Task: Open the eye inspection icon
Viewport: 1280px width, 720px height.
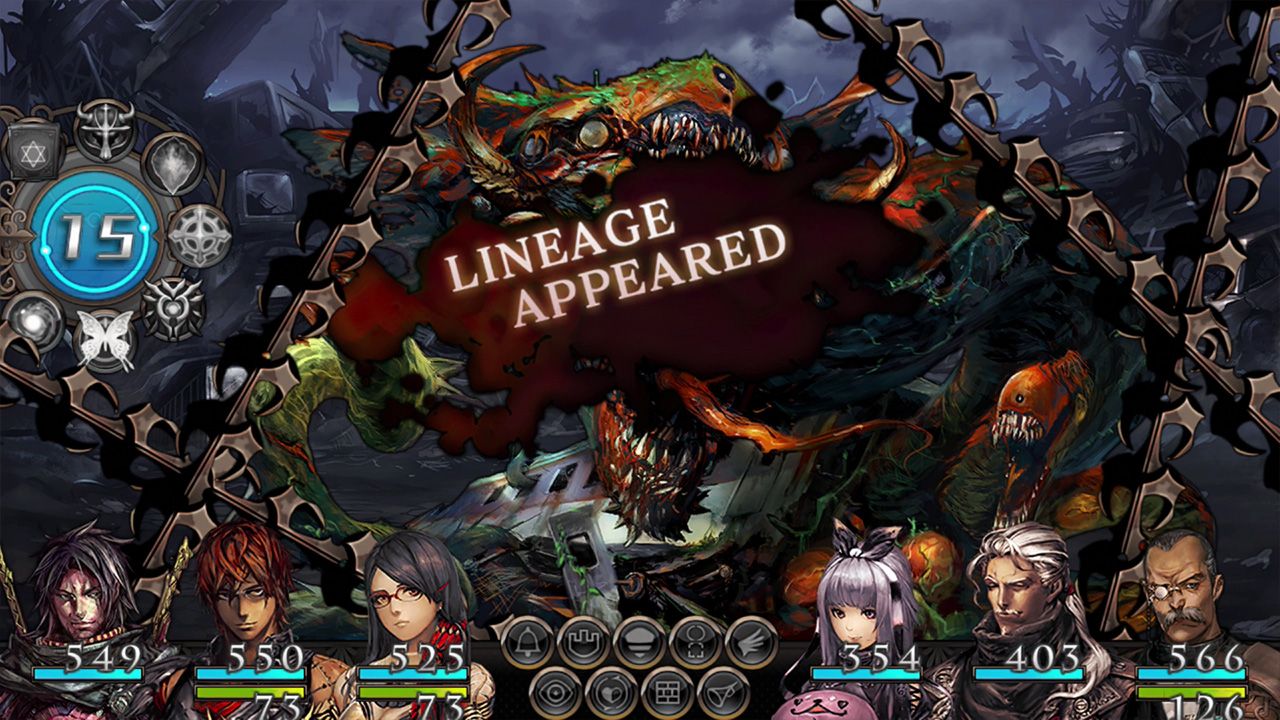Action: tap(555, 691)
